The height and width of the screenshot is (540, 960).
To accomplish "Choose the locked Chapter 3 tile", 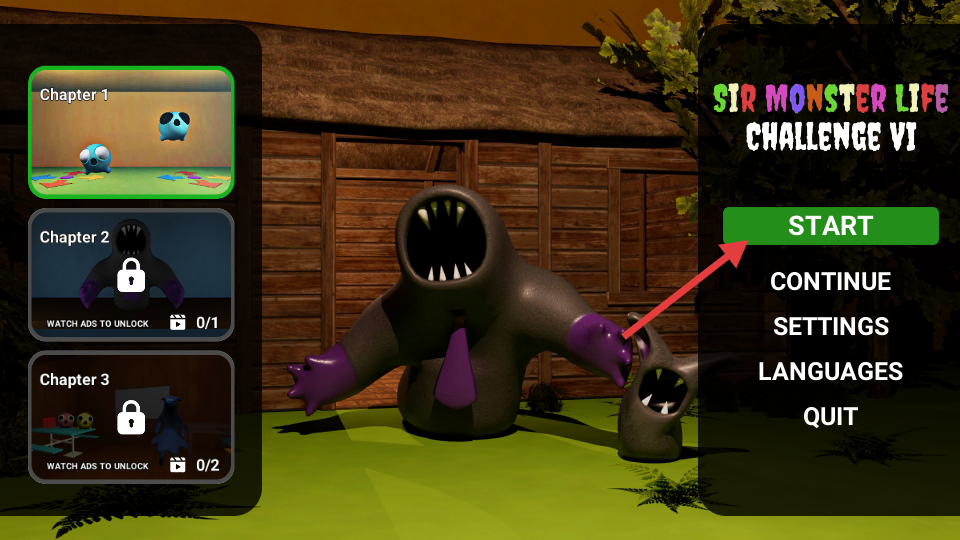I will (x=131, y=417).
